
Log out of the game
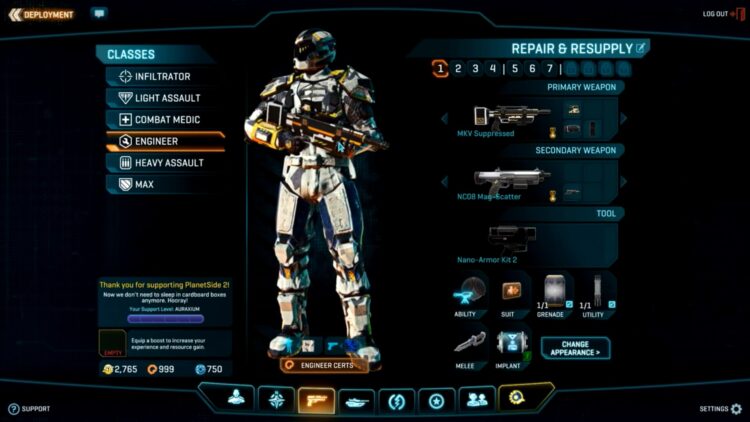[716, 14]
